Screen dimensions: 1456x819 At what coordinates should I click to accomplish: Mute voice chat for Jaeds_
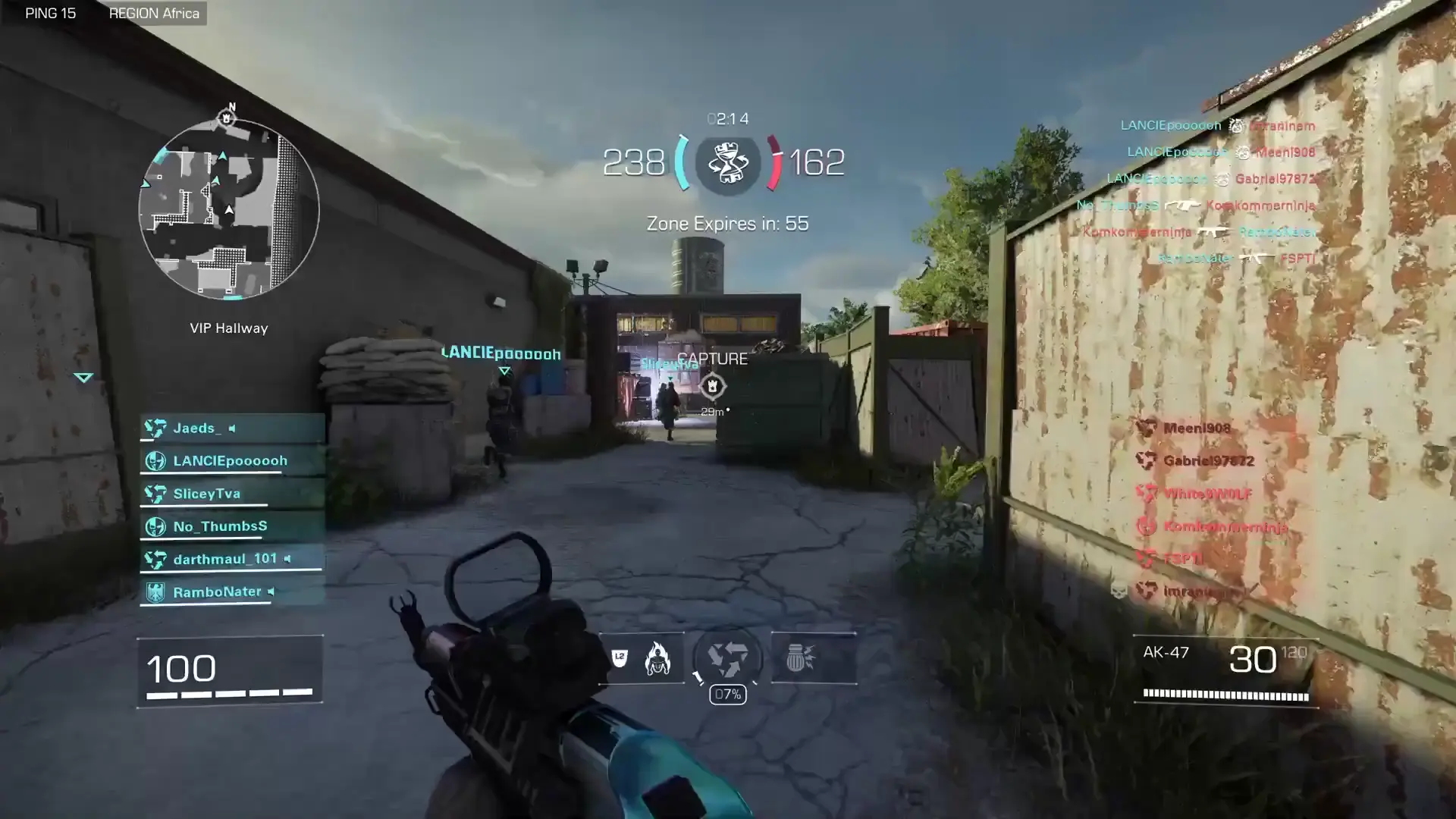click(x=233, y=427)
